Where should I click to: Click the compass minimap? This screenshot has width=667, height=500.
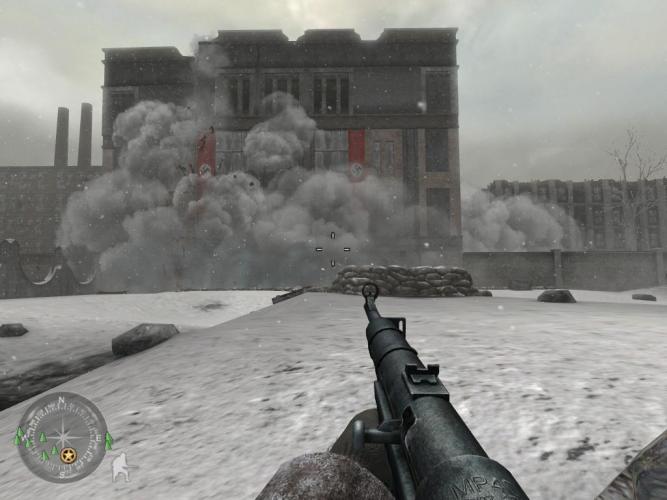(x=62, y=437)
